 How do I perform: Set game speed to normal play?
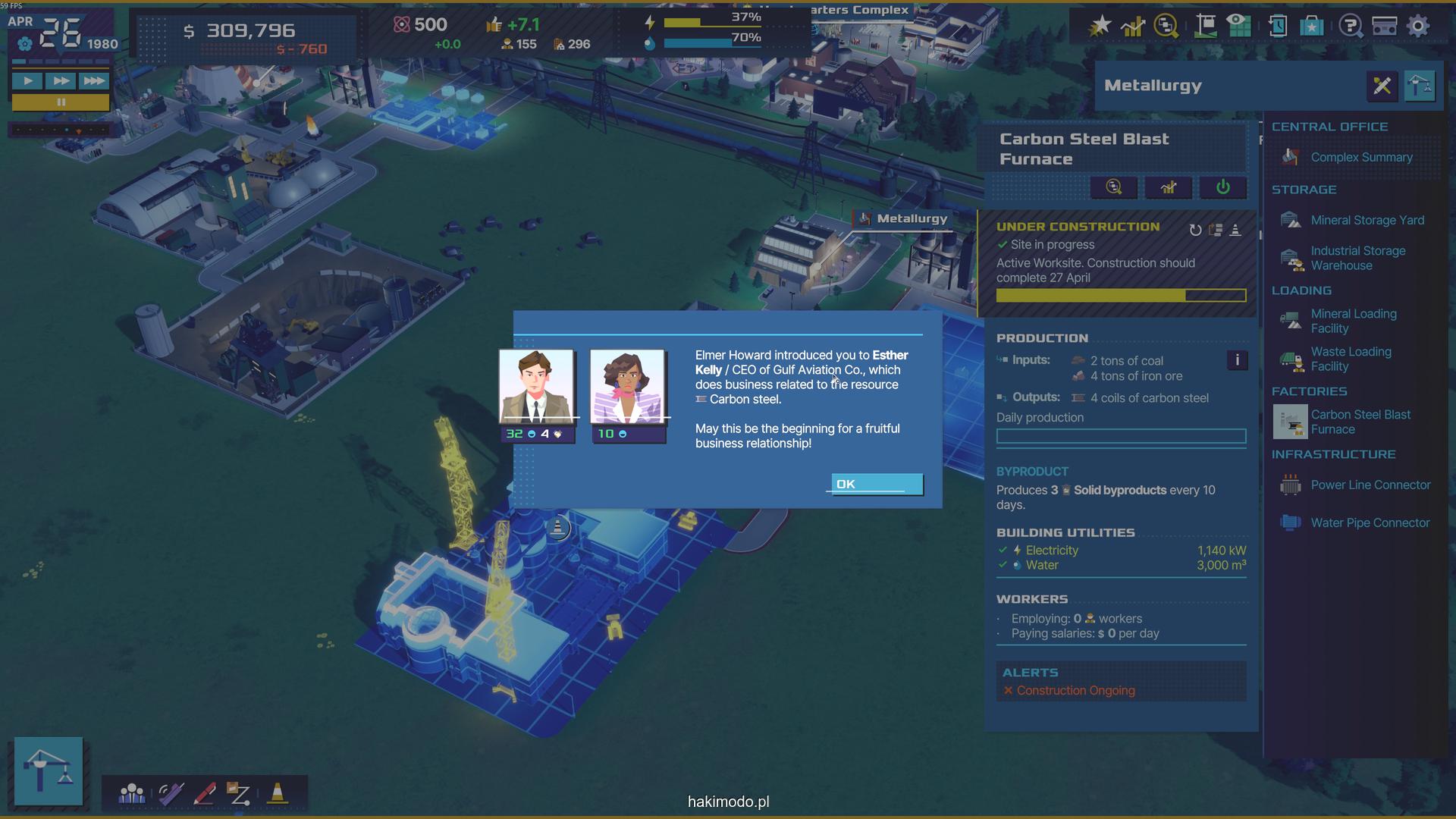tap(27, 80)
